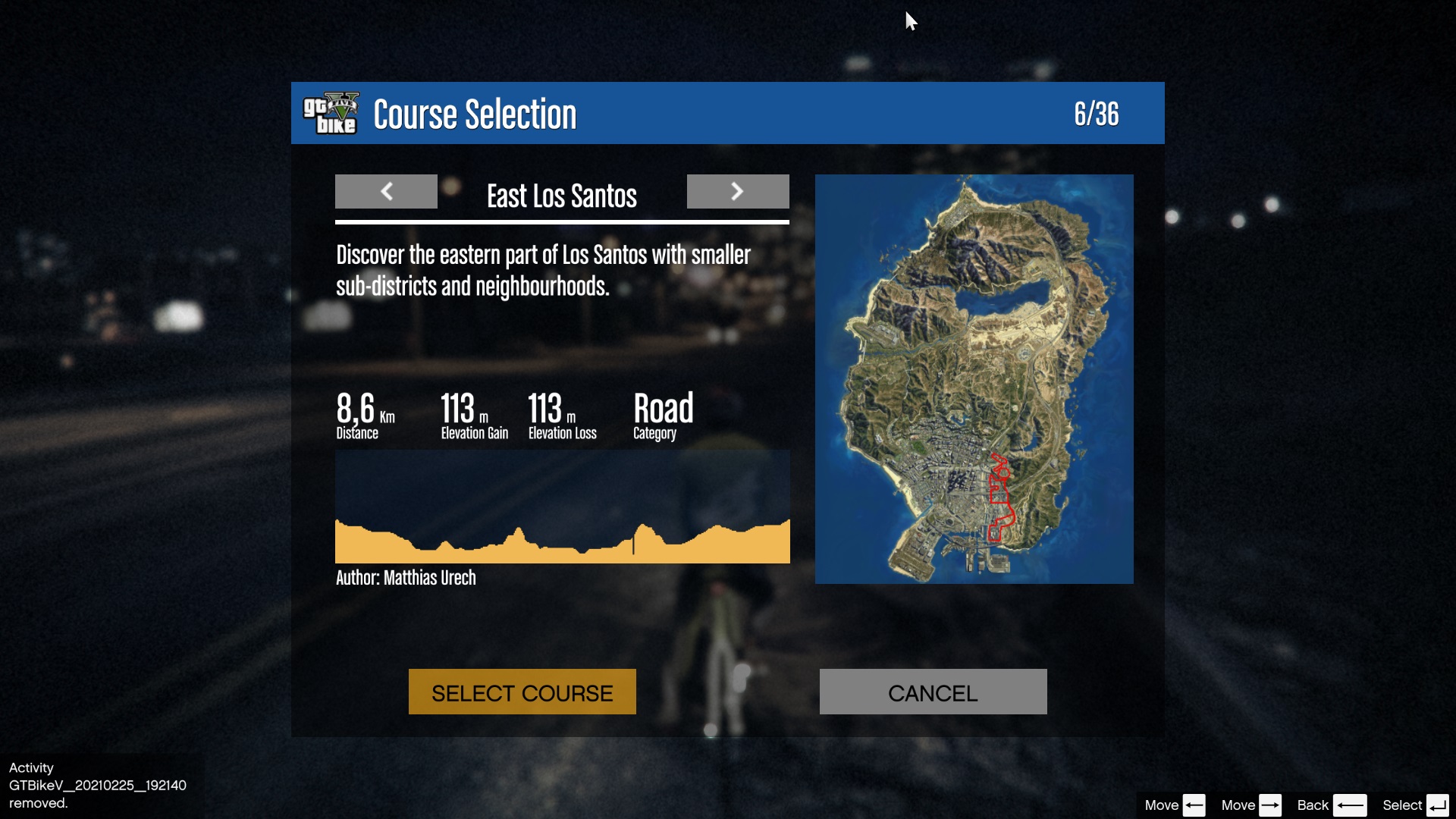Image resolution: width=1456 pixels, height=819 pixels.
Task: Confirm with the Select Course button
Action: click(522, 692)
